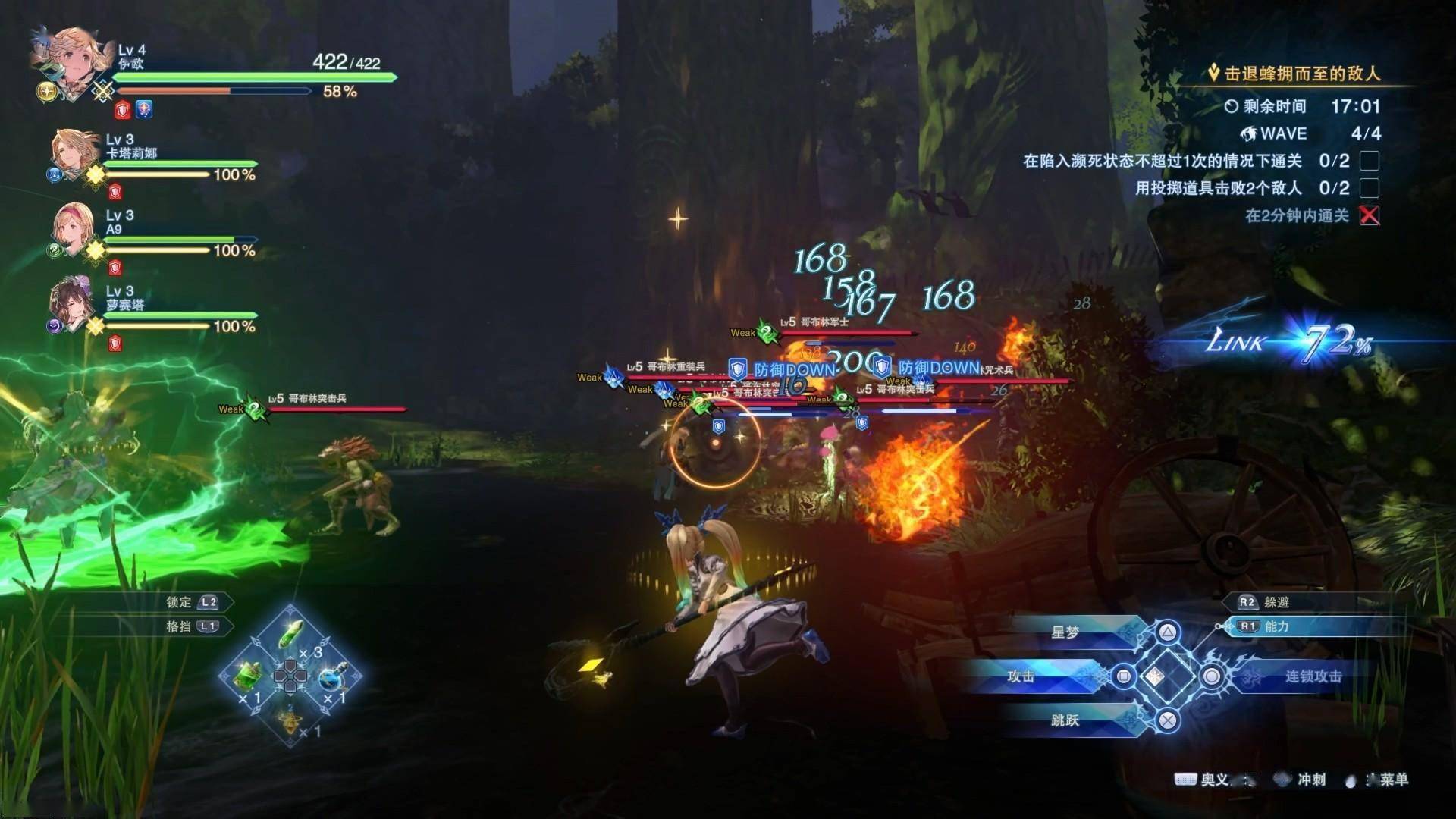Open the 菜单 menu label
This screenshot has width=1456, height=819.
pyautogui.click(x=1392, y=780)
